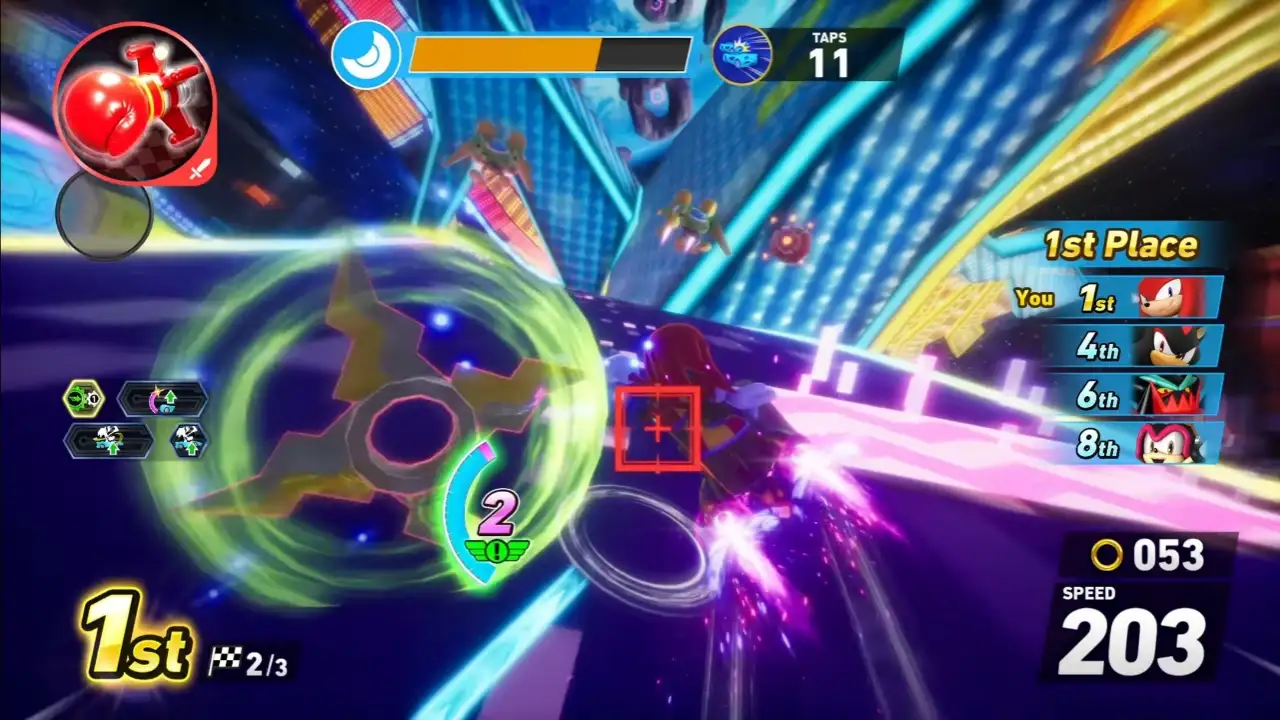Toggle the red targeting reticle
This screenshot has height=720, width=1280.
(658, 428)
